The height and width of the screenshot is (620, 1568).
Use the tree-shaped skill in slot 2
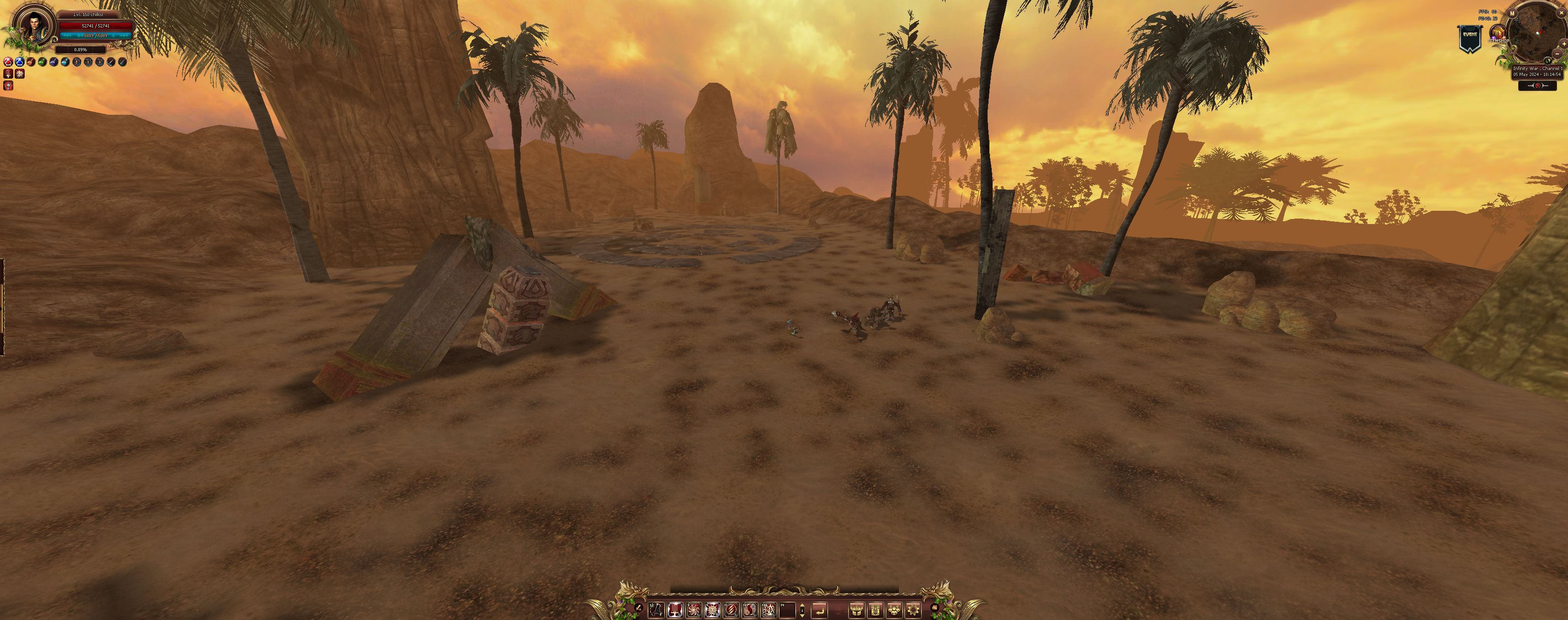(675, 609)
